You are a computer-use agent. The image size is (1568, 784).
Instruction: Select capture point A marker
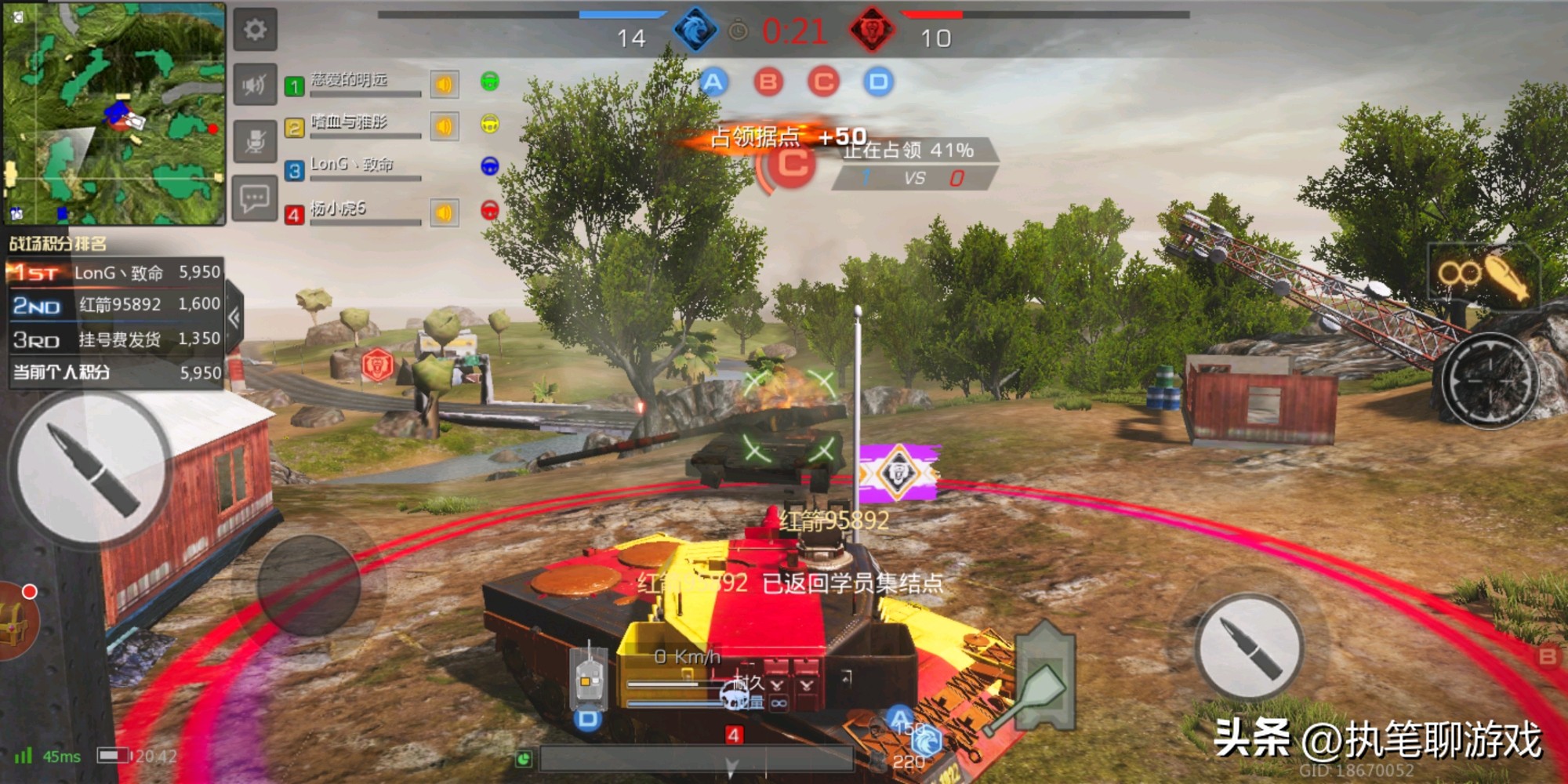point(713,82)
